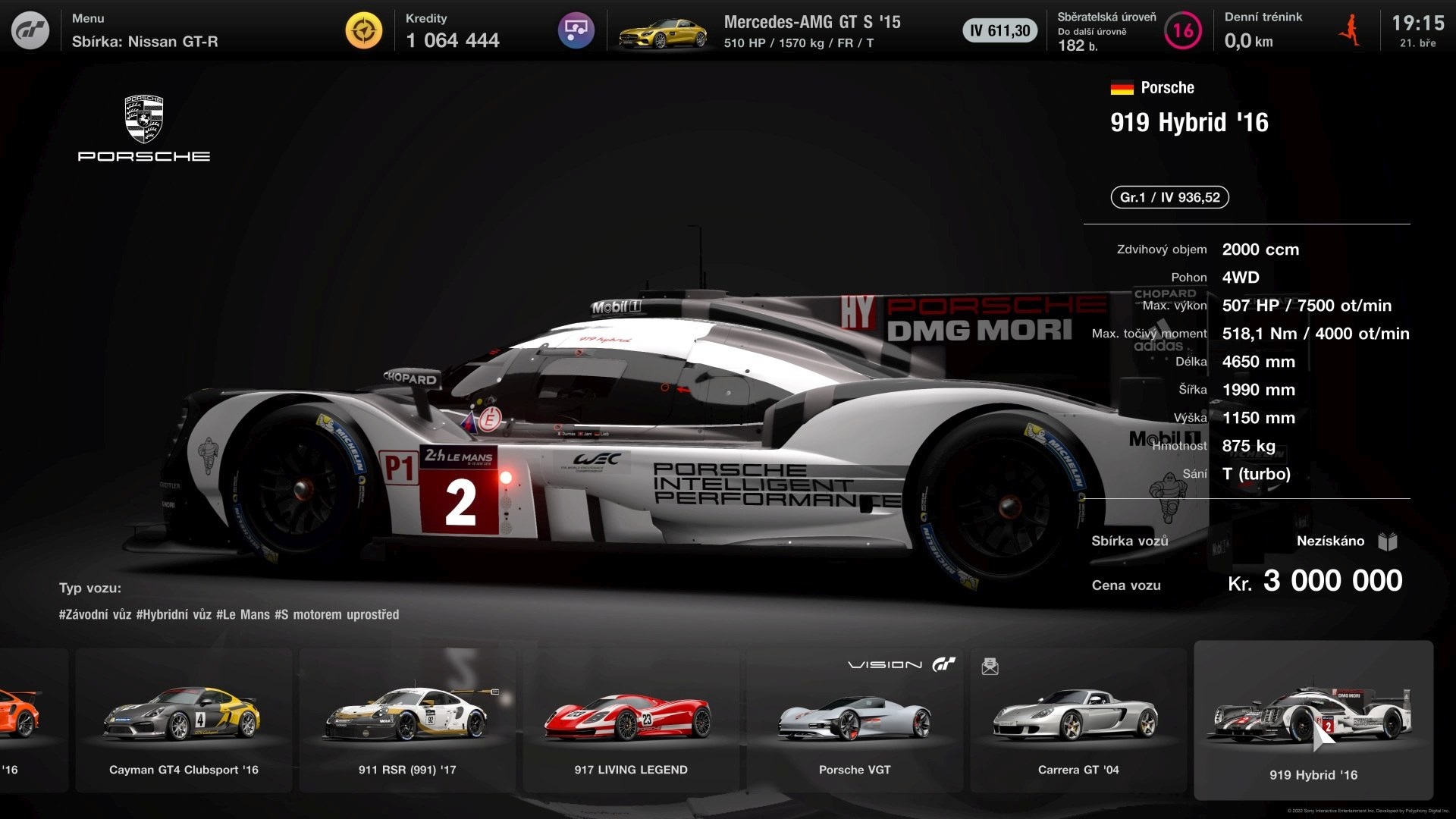The width and height of the screenshot is (1456, 819).
Task: Show the daily workout runner icon
Action: coord(1349,31)
